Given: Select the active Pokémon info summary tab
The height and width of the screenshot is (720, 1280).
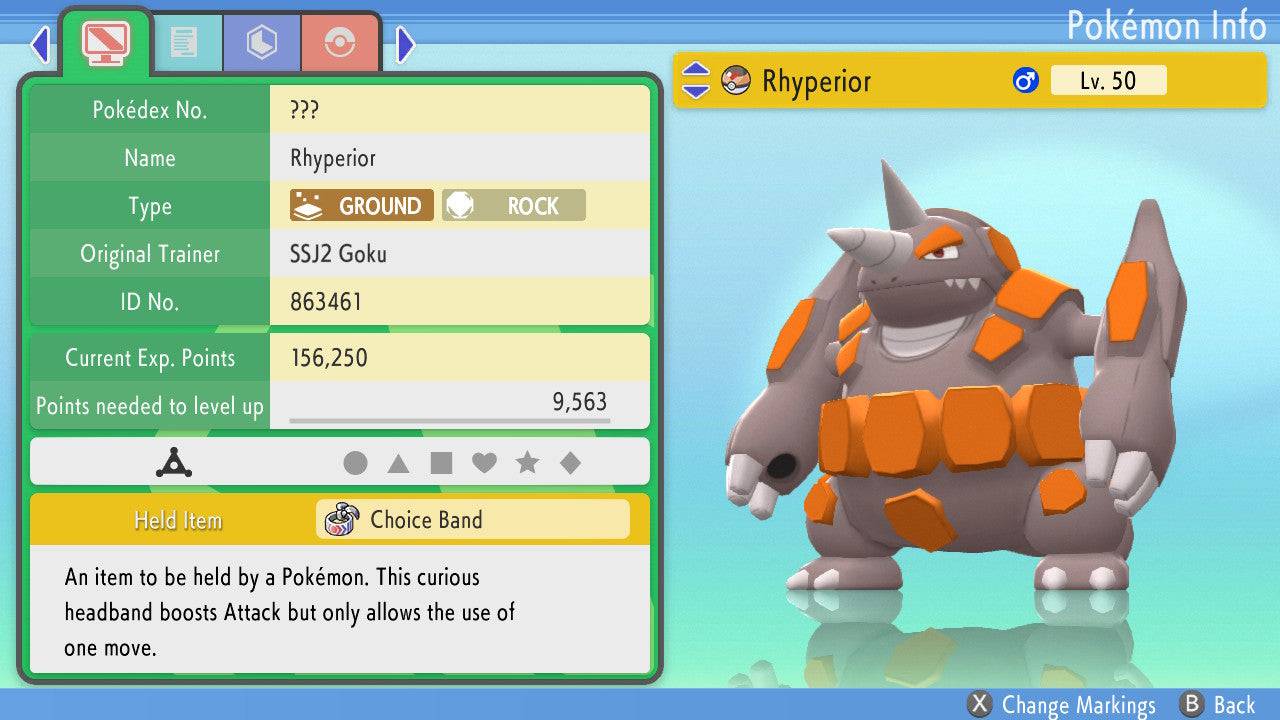Looking at the screenshot, I should tap(105, 42).
